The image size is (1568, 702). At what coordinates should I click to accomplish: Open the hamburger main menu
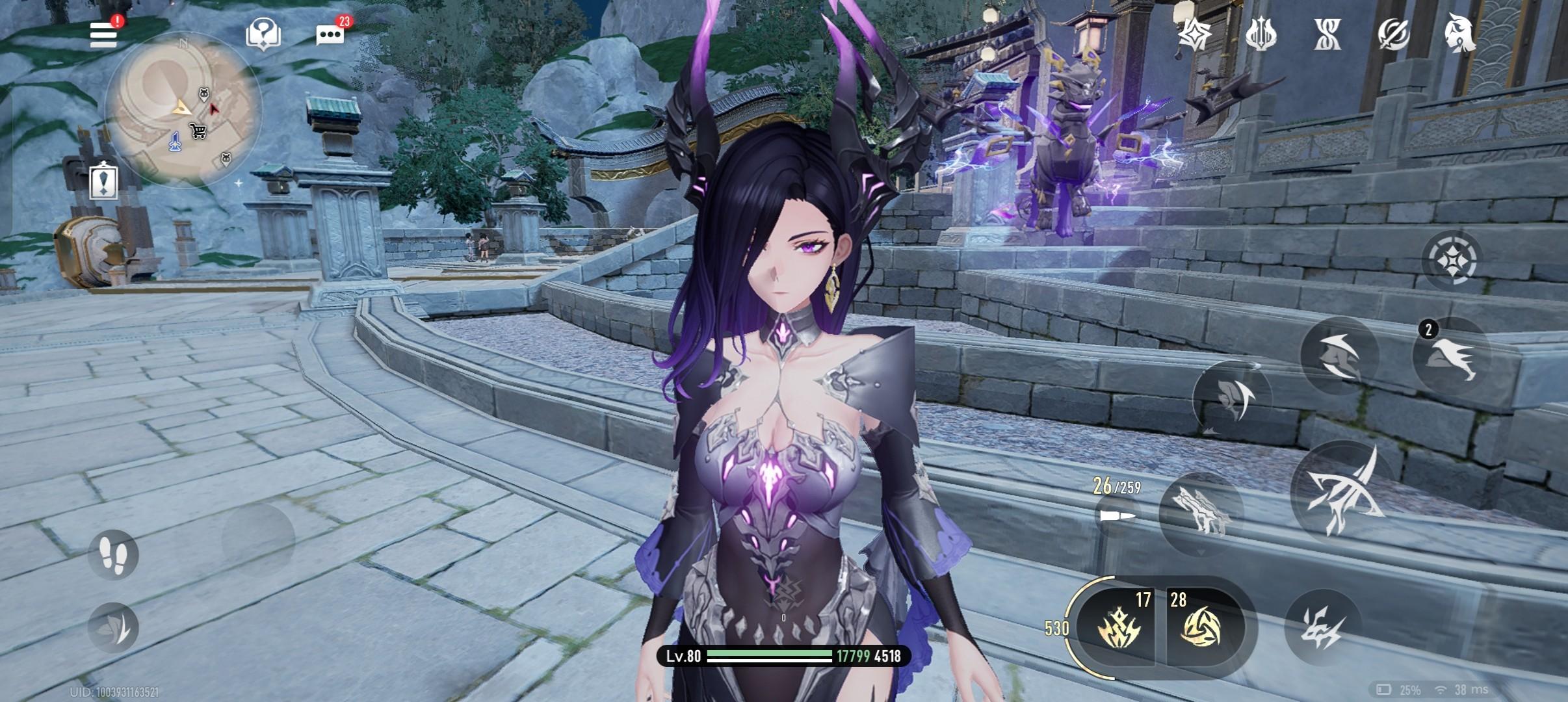(x=104, y=34)
